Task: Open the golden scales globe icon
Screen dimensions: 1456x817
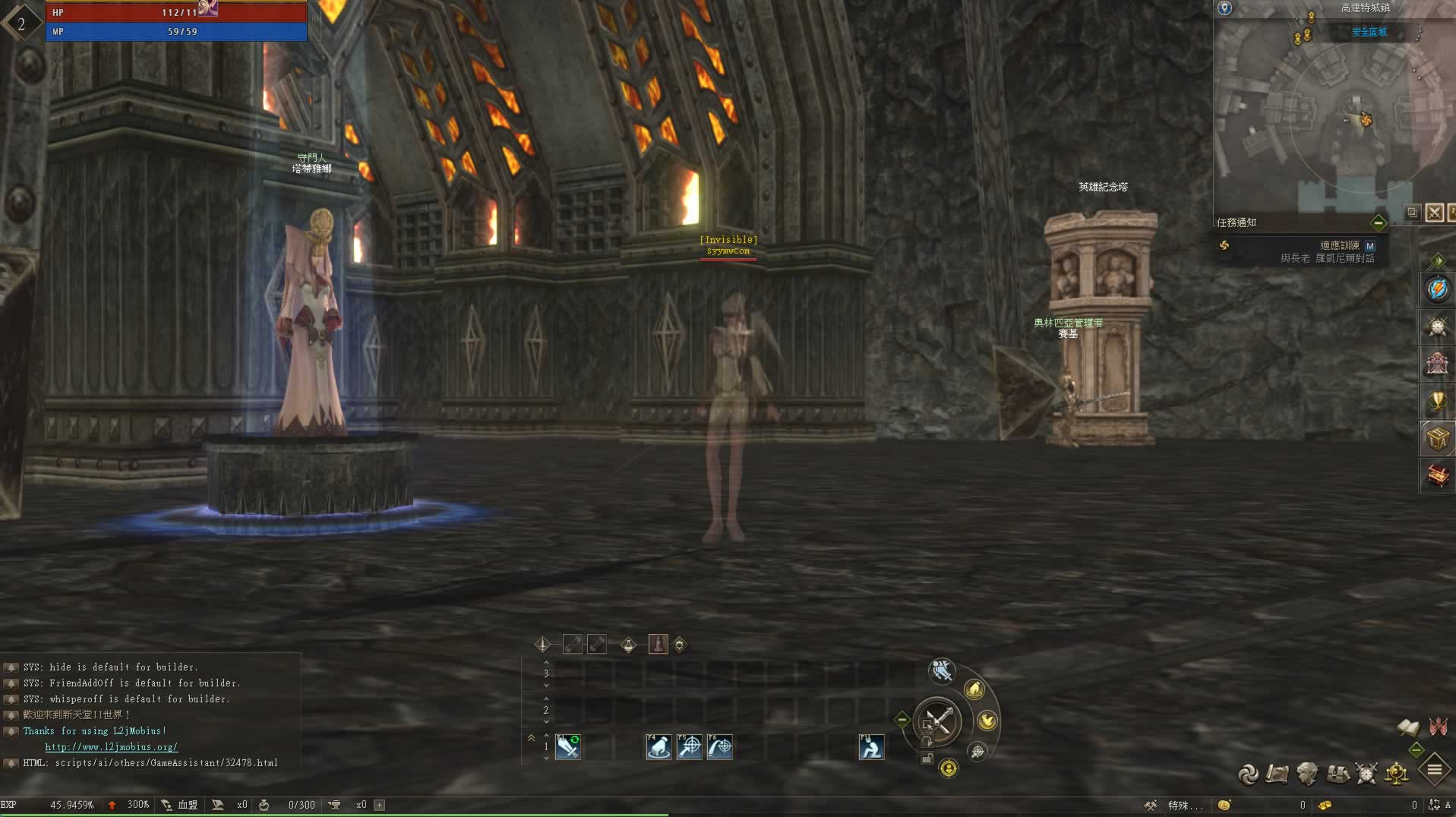Action: point(1397,774)
